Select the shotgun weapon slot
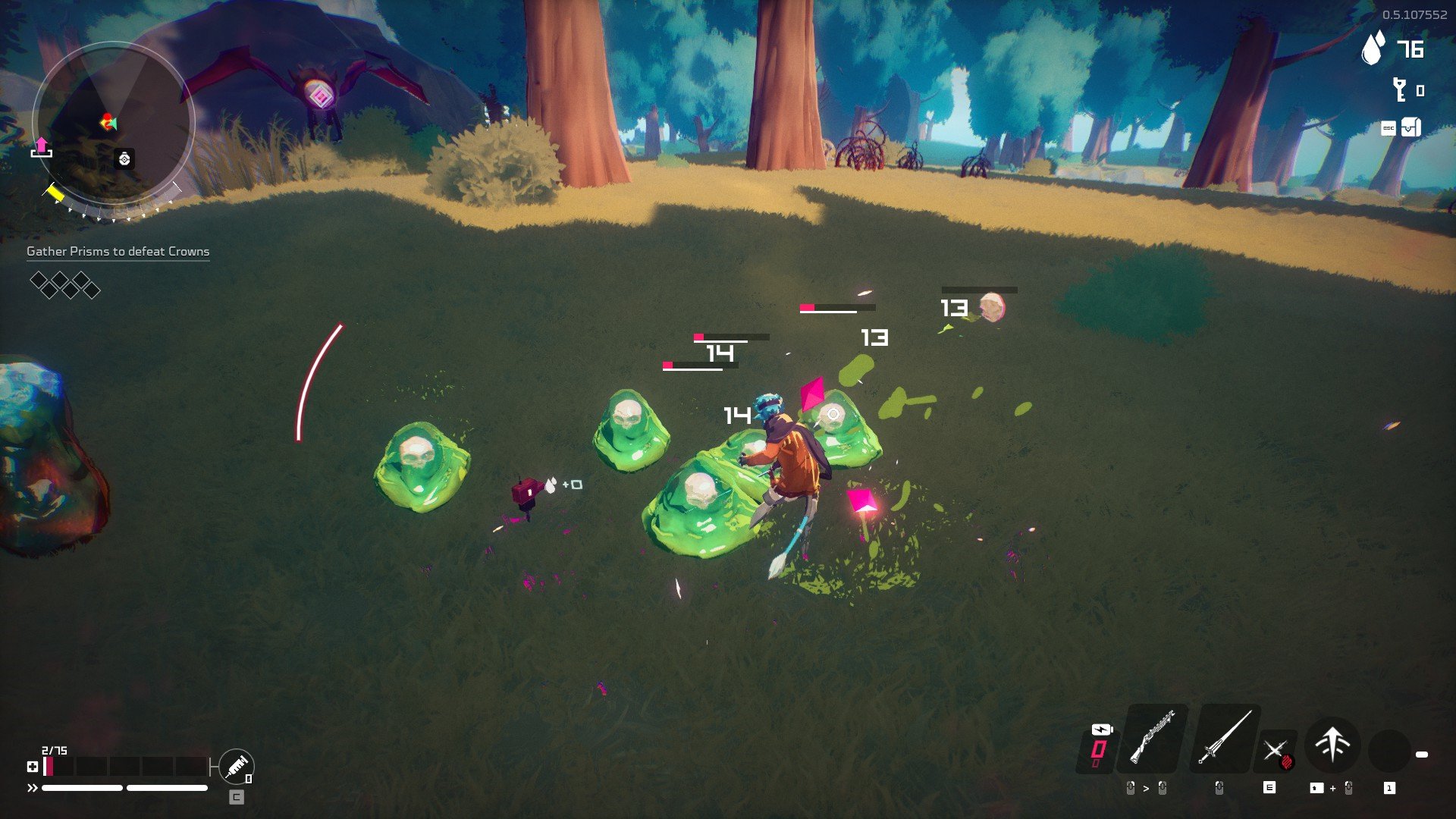The width and height of the screenshot is (1456, 819). pos(1153,738)
